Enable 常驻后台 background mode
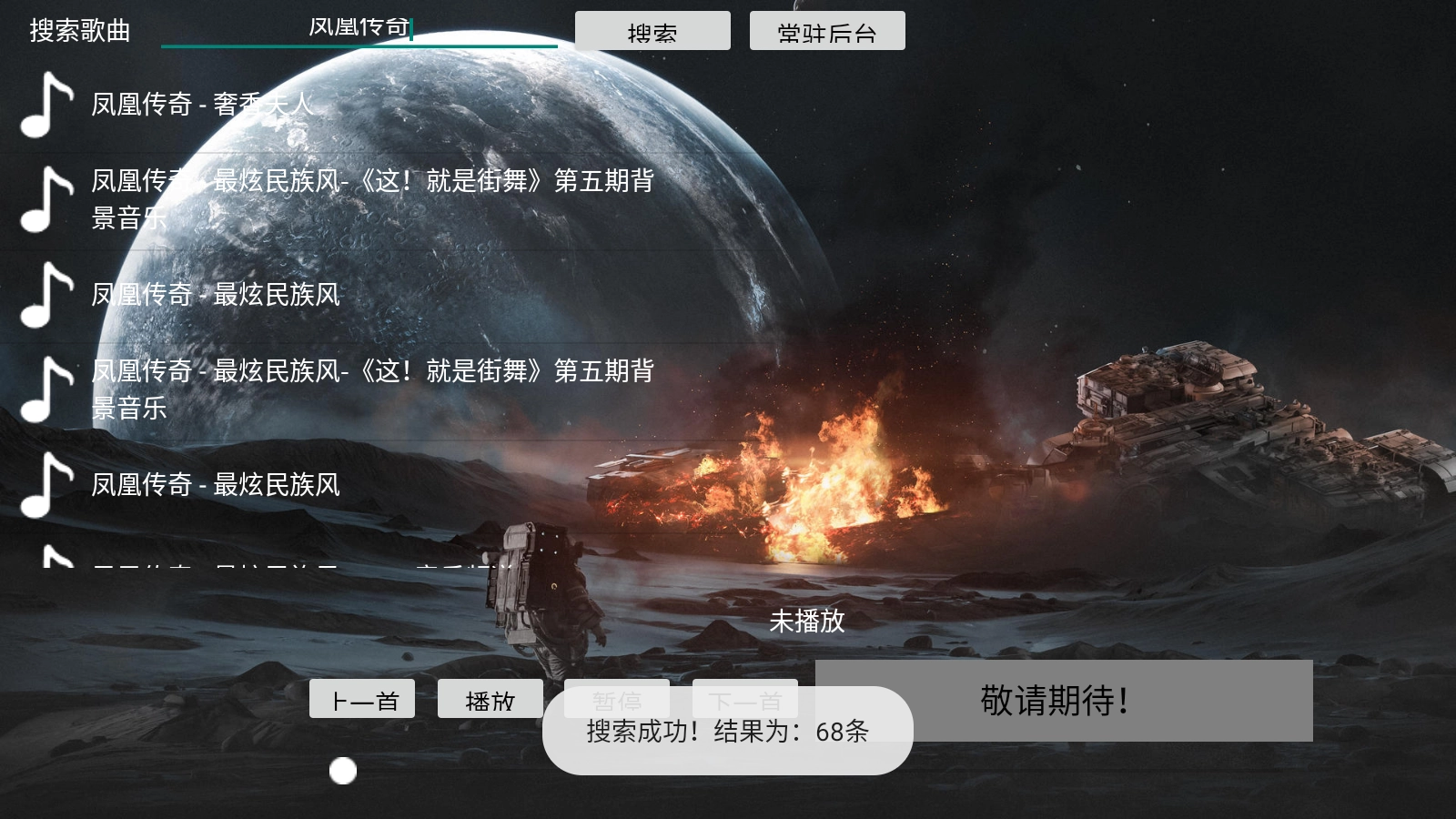This screenshot has height=819, width=1456. click(x=826, y=30)
